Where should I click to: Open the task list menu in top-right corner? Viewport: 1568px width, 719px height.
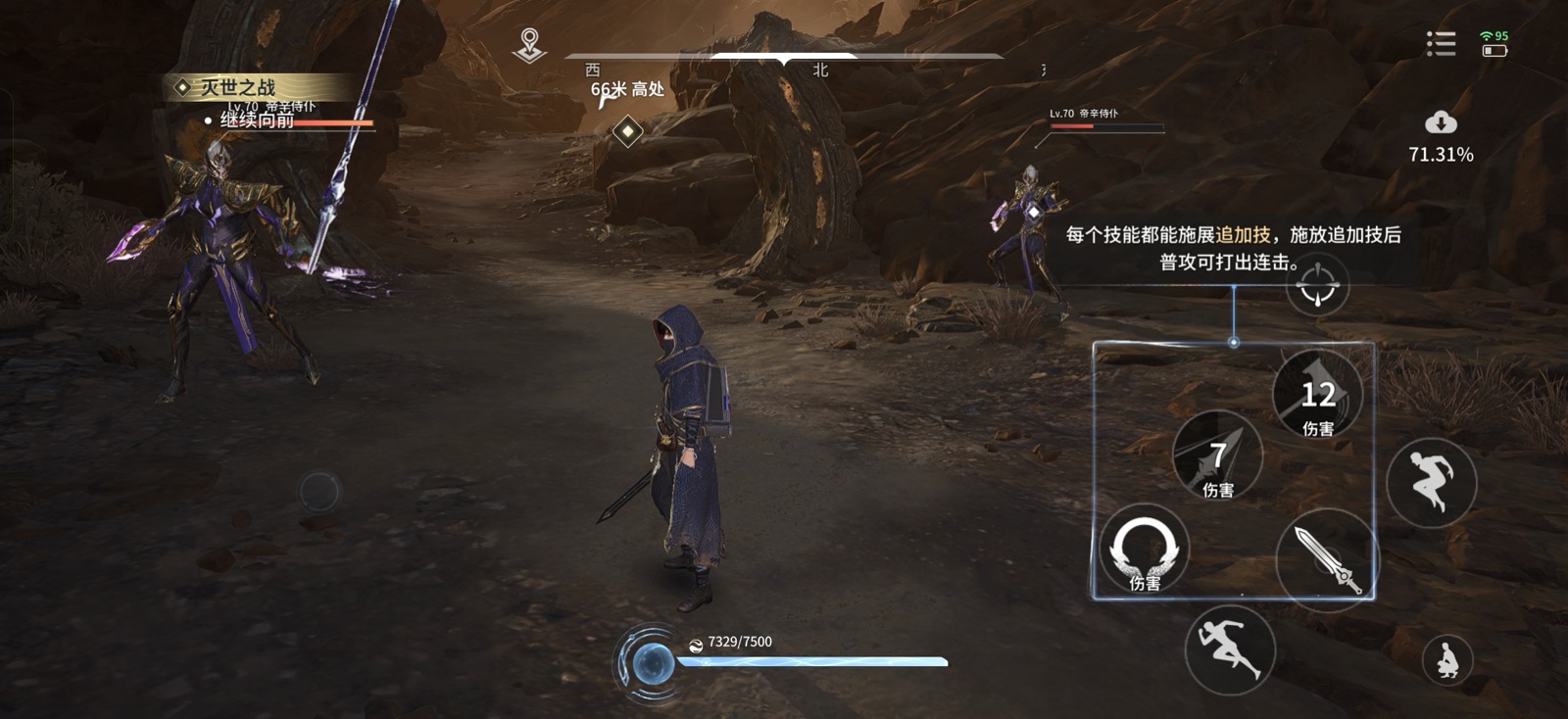click(x=1440, y=43)
